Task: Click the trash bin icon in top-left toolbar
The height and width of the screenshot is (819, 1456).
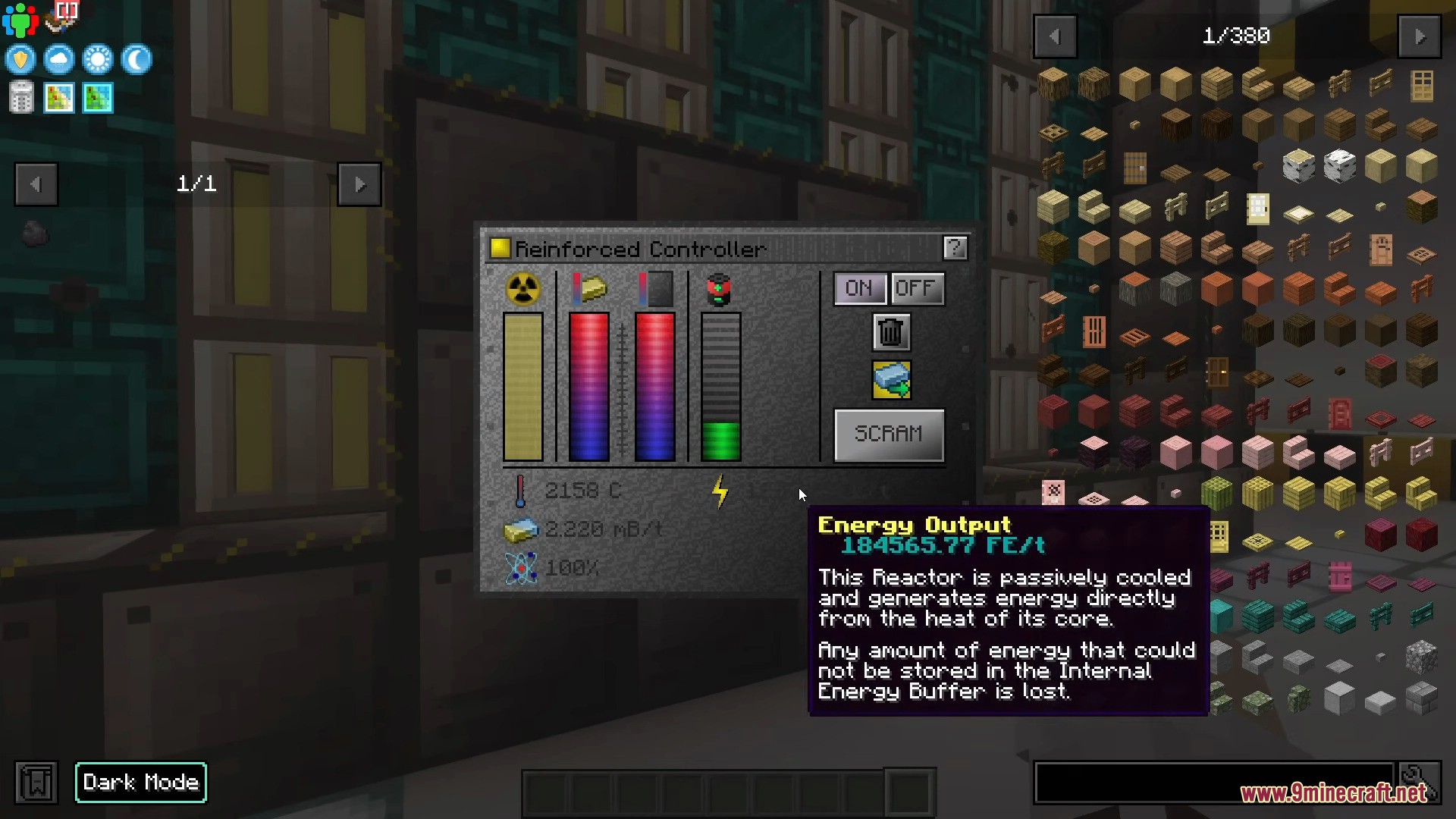Action: coord(21,98)
